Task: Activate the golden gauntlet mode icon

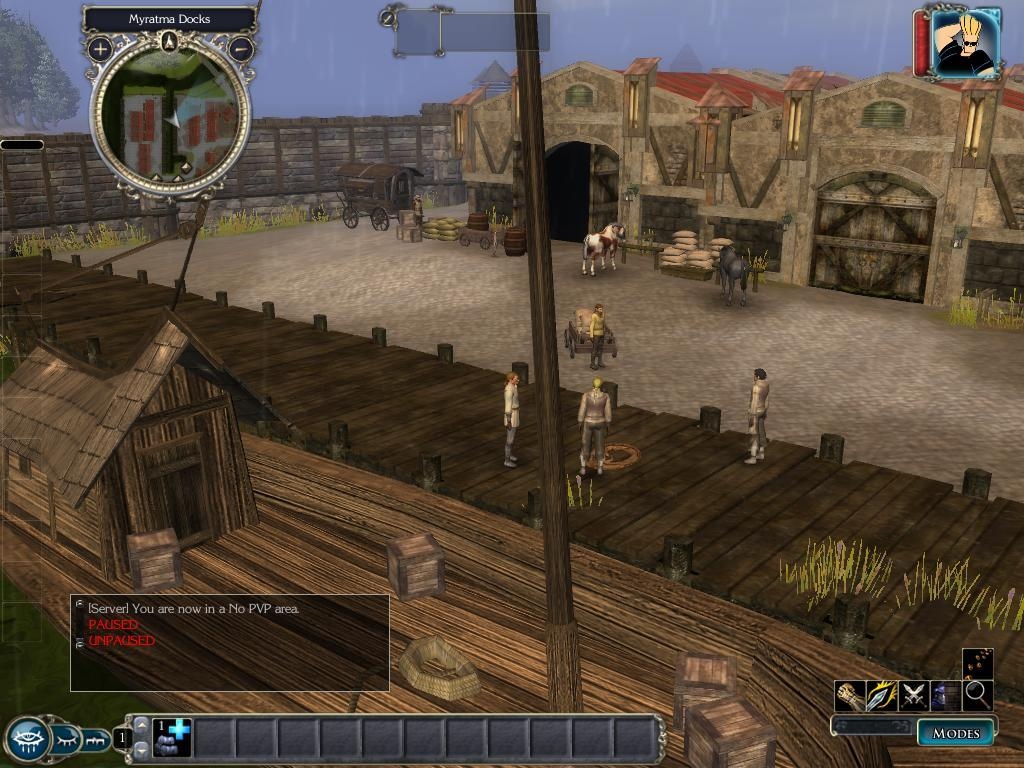Action: (850, 695)
